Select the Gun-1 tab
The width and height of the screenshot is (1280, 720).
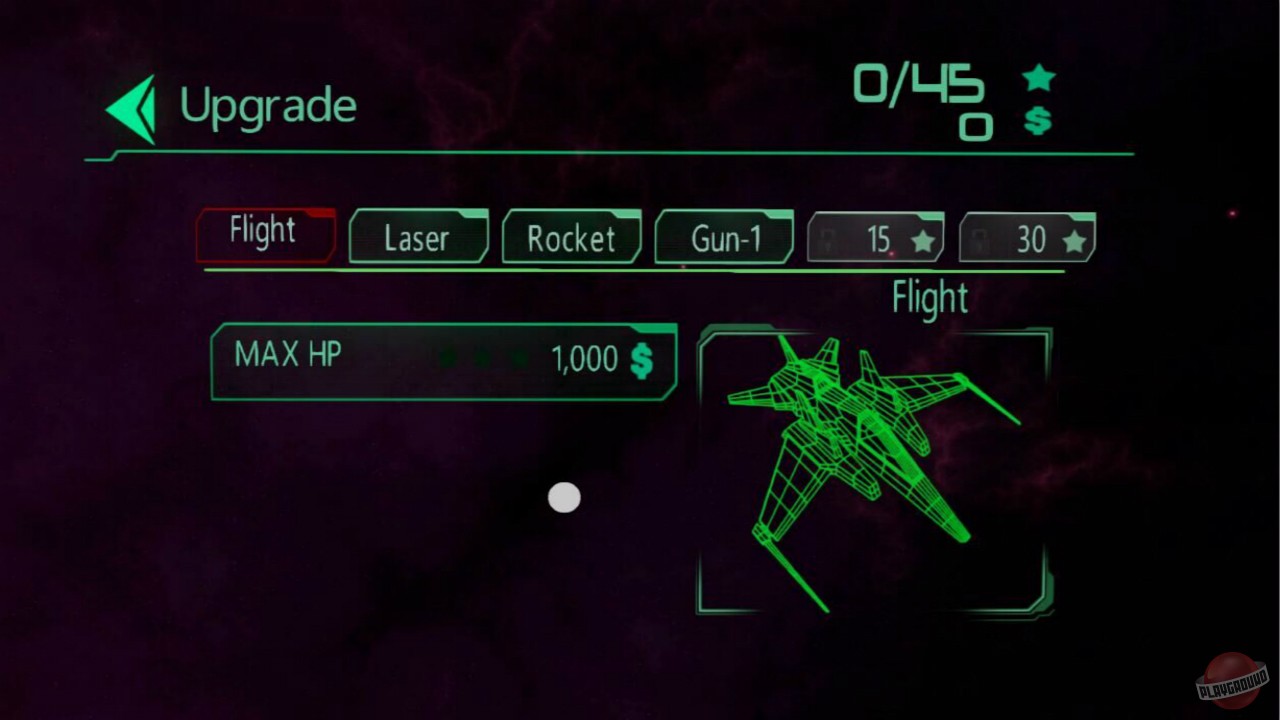[724, 238]
